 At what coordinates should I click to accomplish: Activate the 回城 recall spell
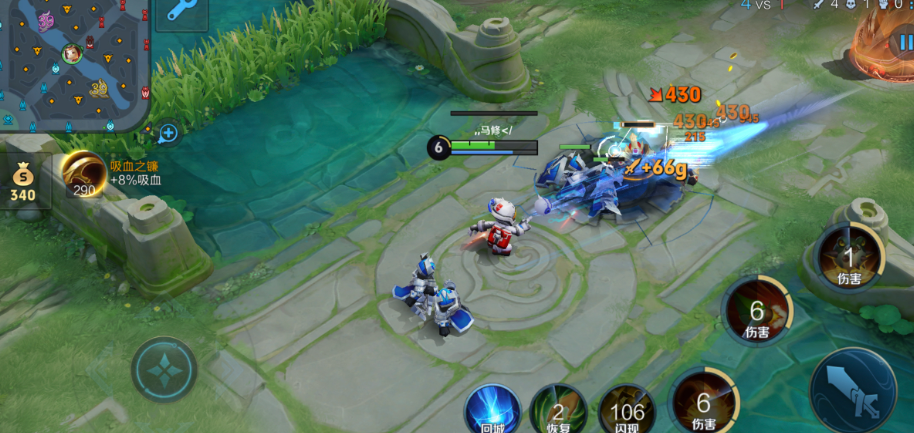pyautogui.click(x=492, y=409)
